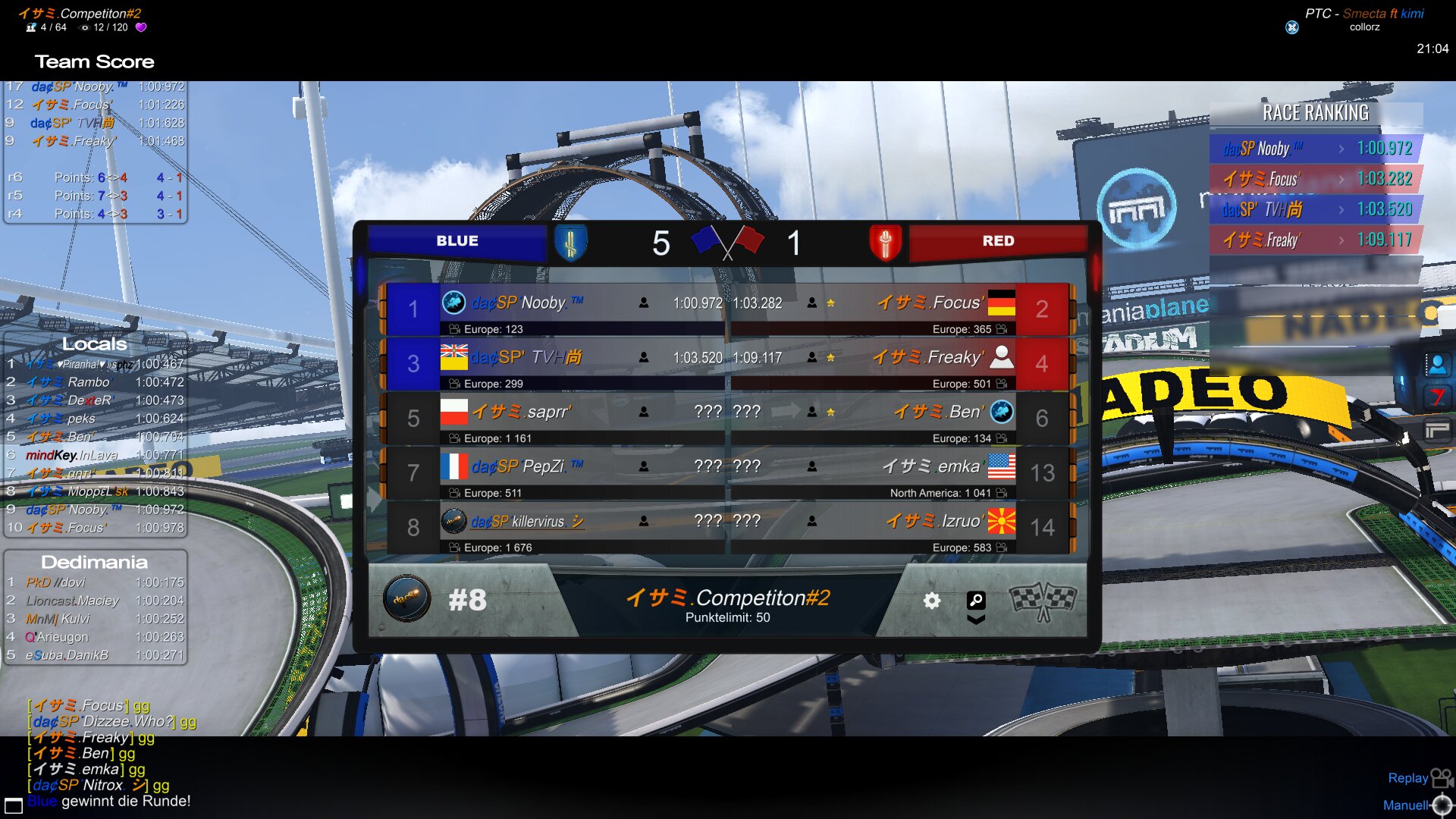Expand the scoreboard down arrow

click(976, 620)
